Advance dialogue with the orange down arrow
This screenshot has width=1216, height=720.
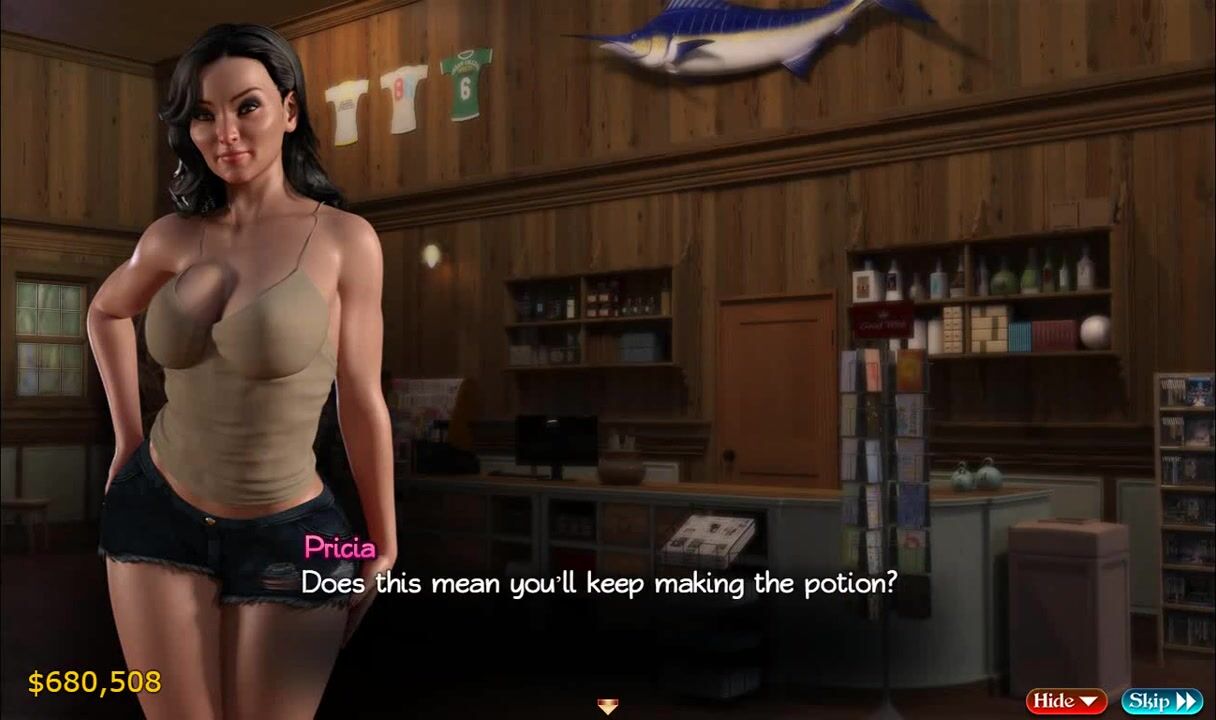pos(607,707)
